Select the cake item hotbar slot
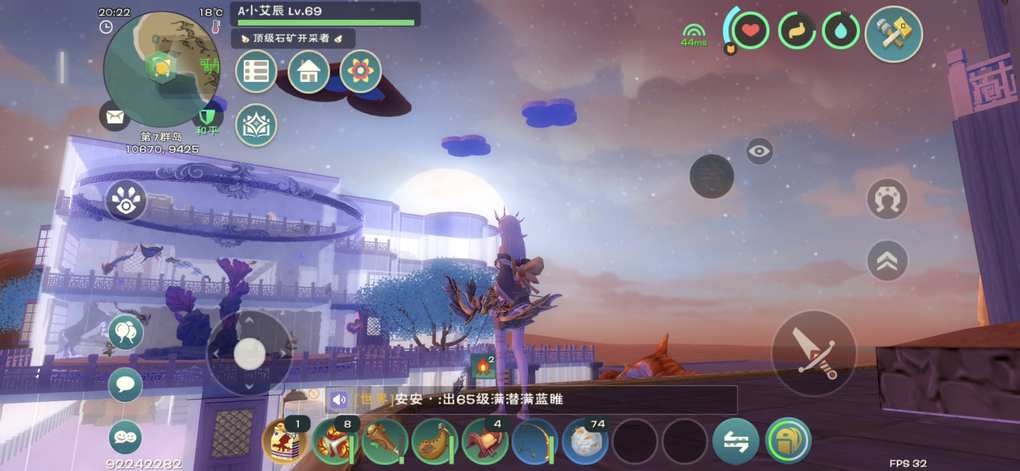 [x=283, y=441]
